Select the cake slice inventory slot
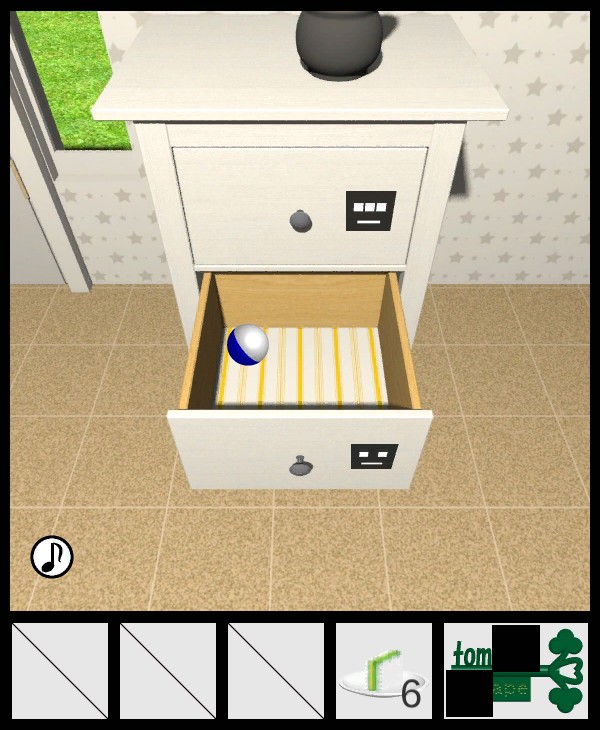This screenshot has height=730, width=600. 383,671
